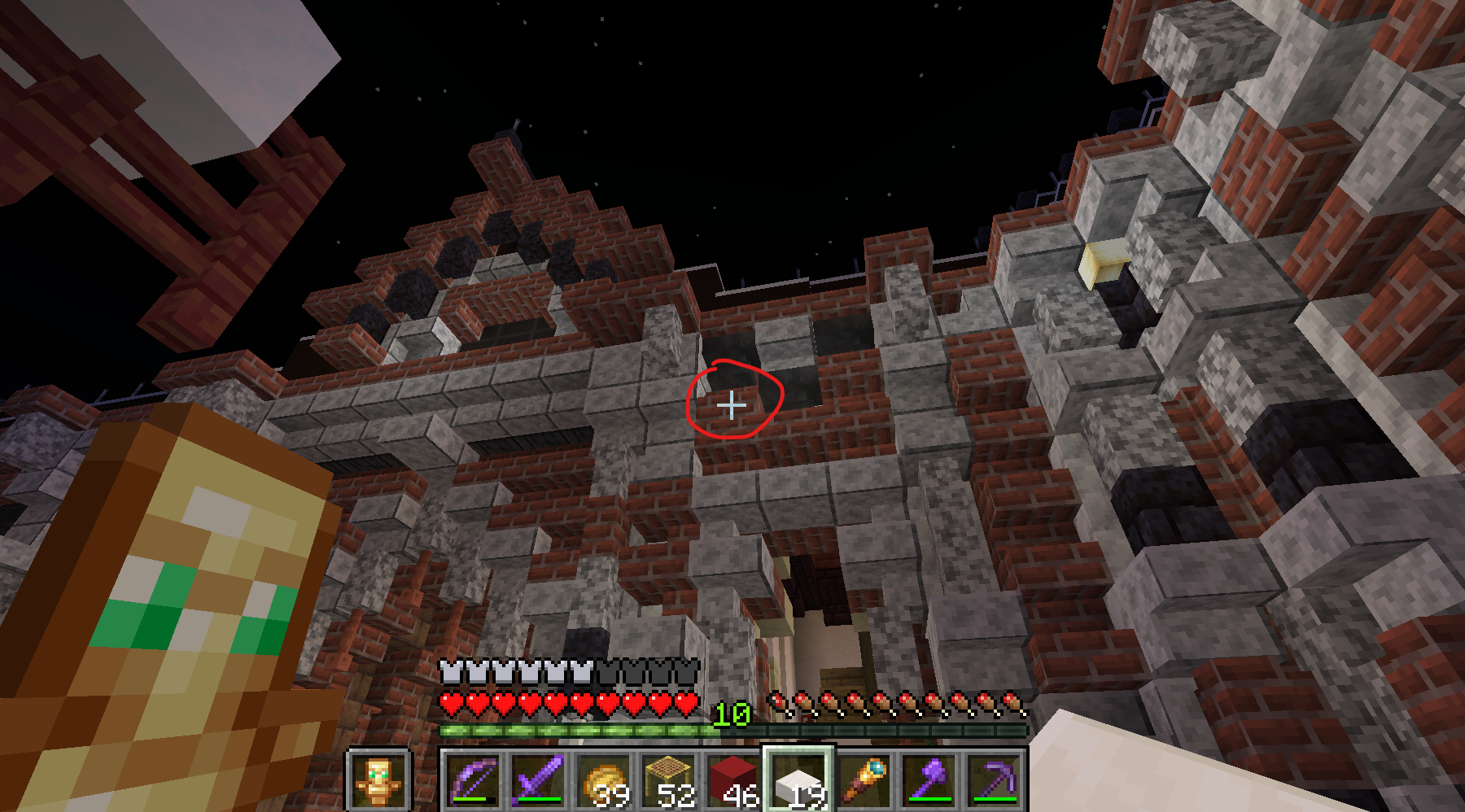Select the enchanted bow hotbar slot

(473, 780)
